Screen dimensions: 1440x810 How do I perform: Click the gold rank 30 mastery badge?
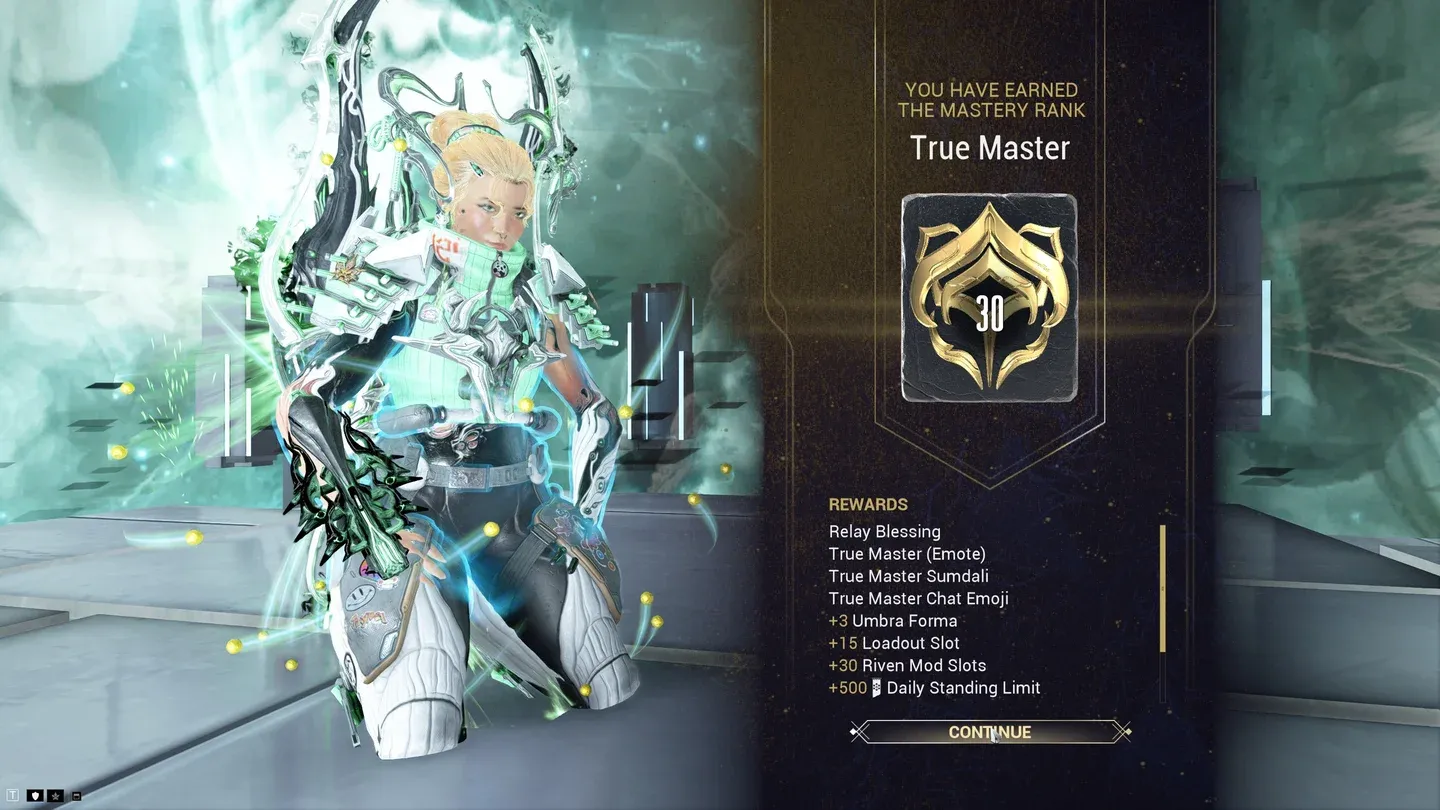989,298
